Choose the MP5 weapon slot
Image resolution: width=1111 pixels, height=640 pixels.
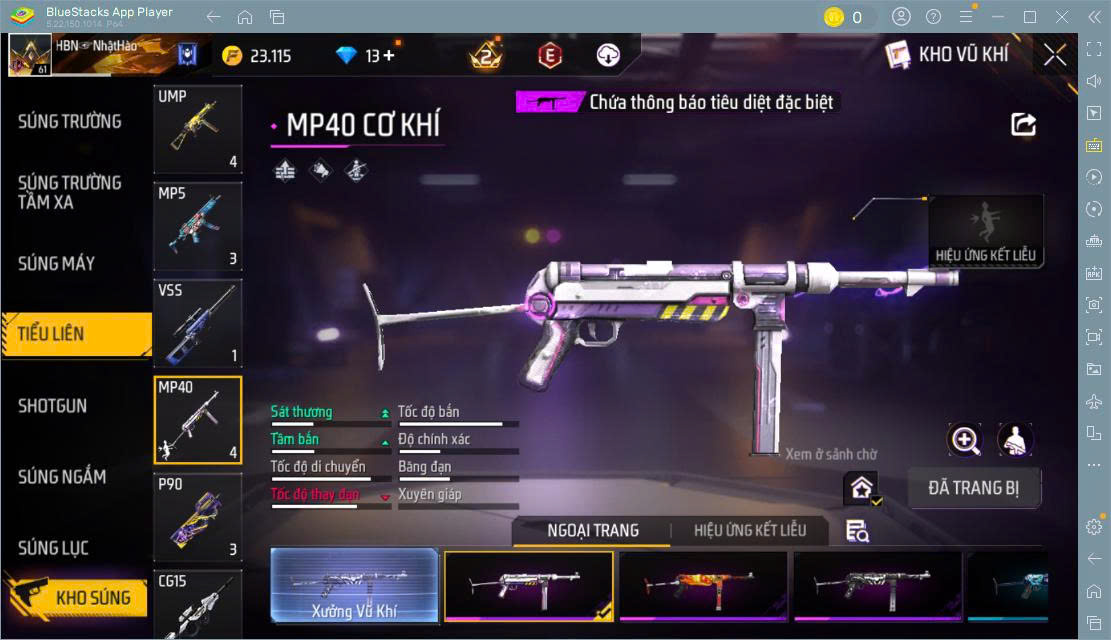(x=198, y=227)
